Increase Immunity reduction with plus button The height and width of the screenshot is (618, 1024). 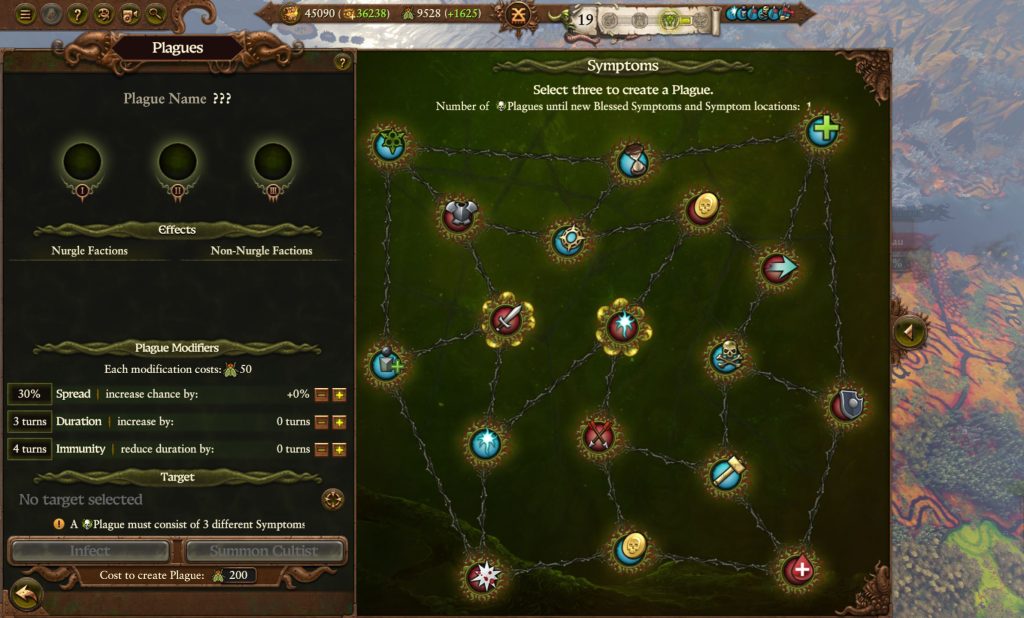coord(339,449)
